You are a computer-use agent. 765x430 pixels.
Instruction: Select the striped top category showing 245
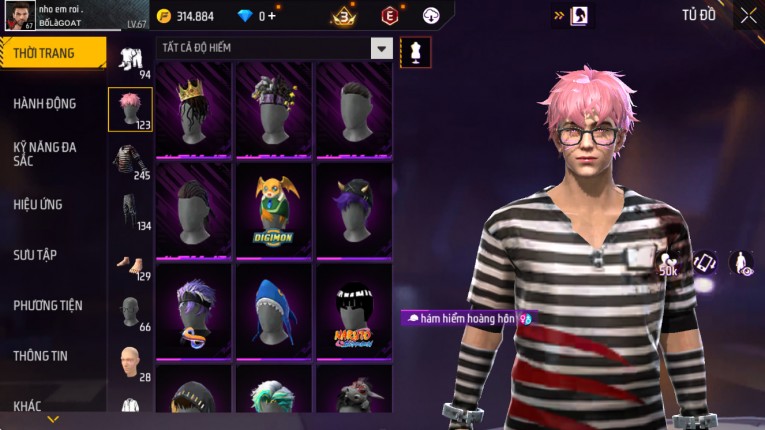click(x=130, y=162)
